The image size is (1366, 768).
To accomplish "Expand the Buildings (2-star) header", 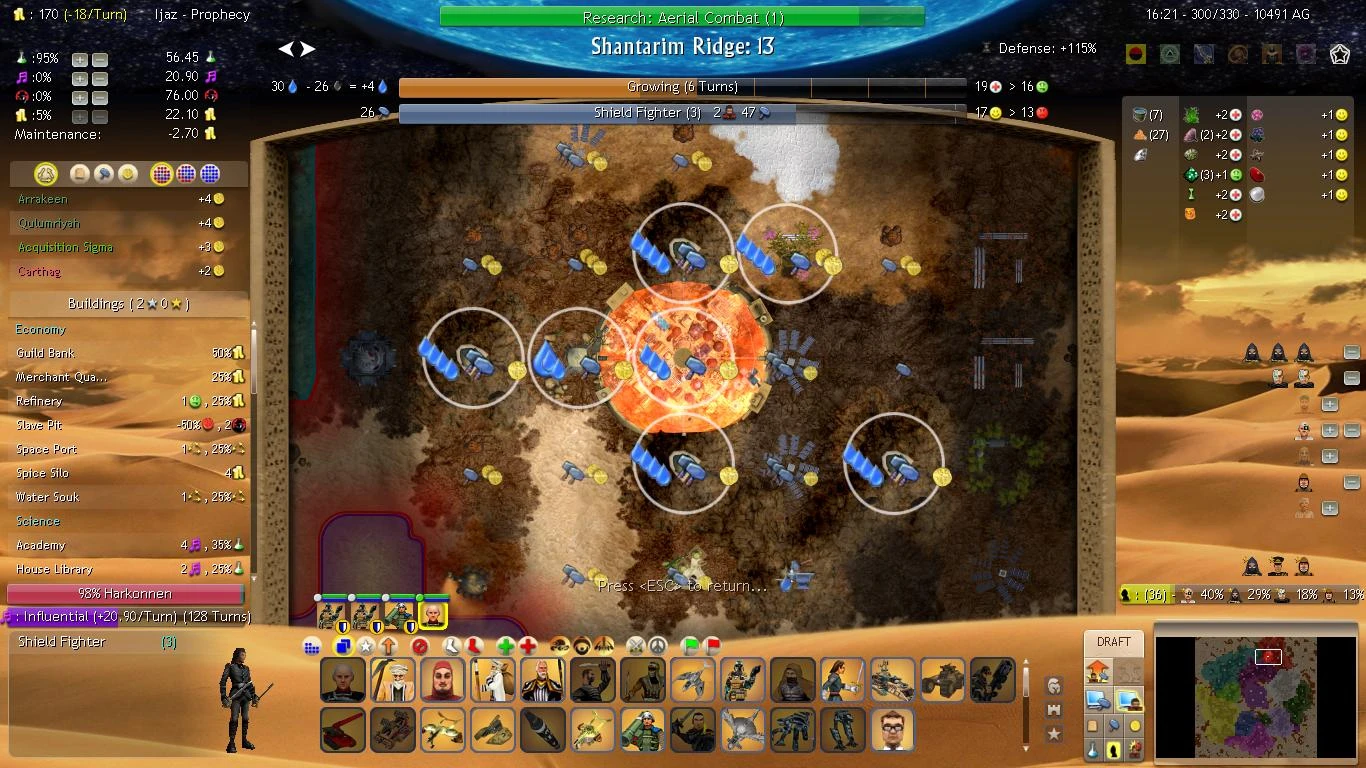I will pyautogui.click(x=128, y=306).
